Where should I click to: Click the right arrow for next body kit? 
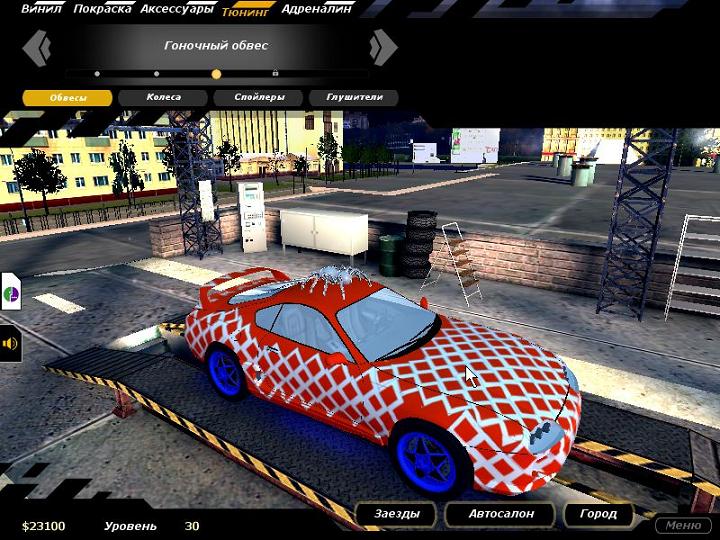click(x=382, y=47)
